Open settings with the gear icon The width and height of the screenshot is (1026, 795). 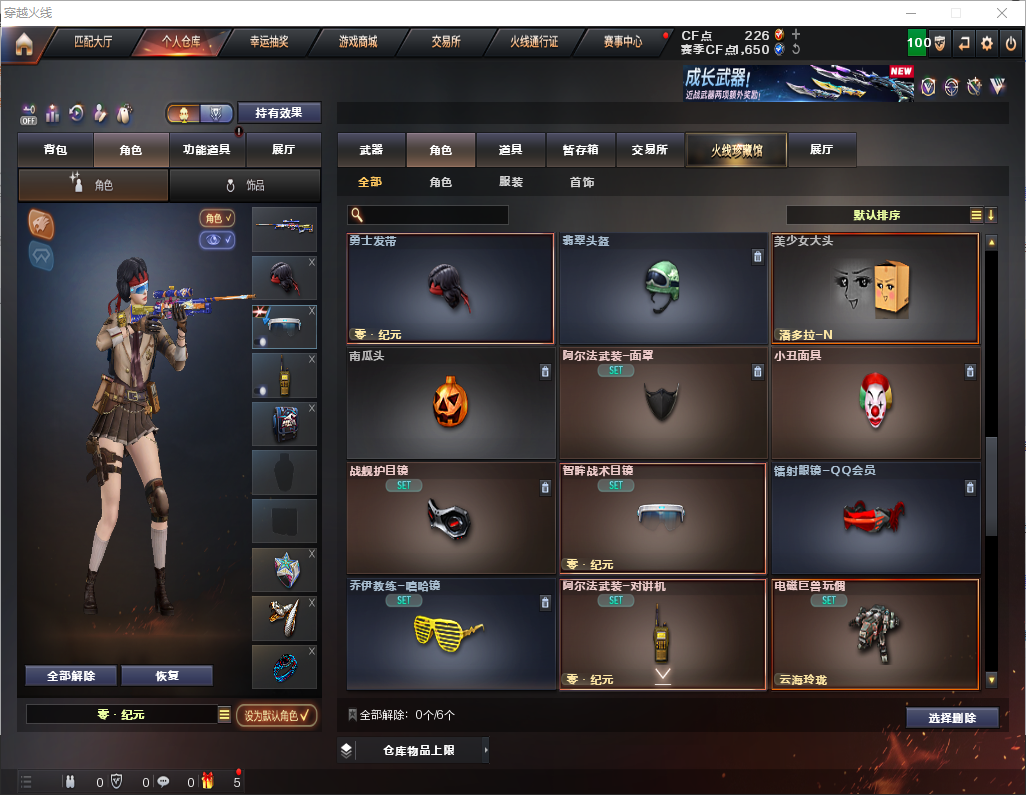coord(987,43)
